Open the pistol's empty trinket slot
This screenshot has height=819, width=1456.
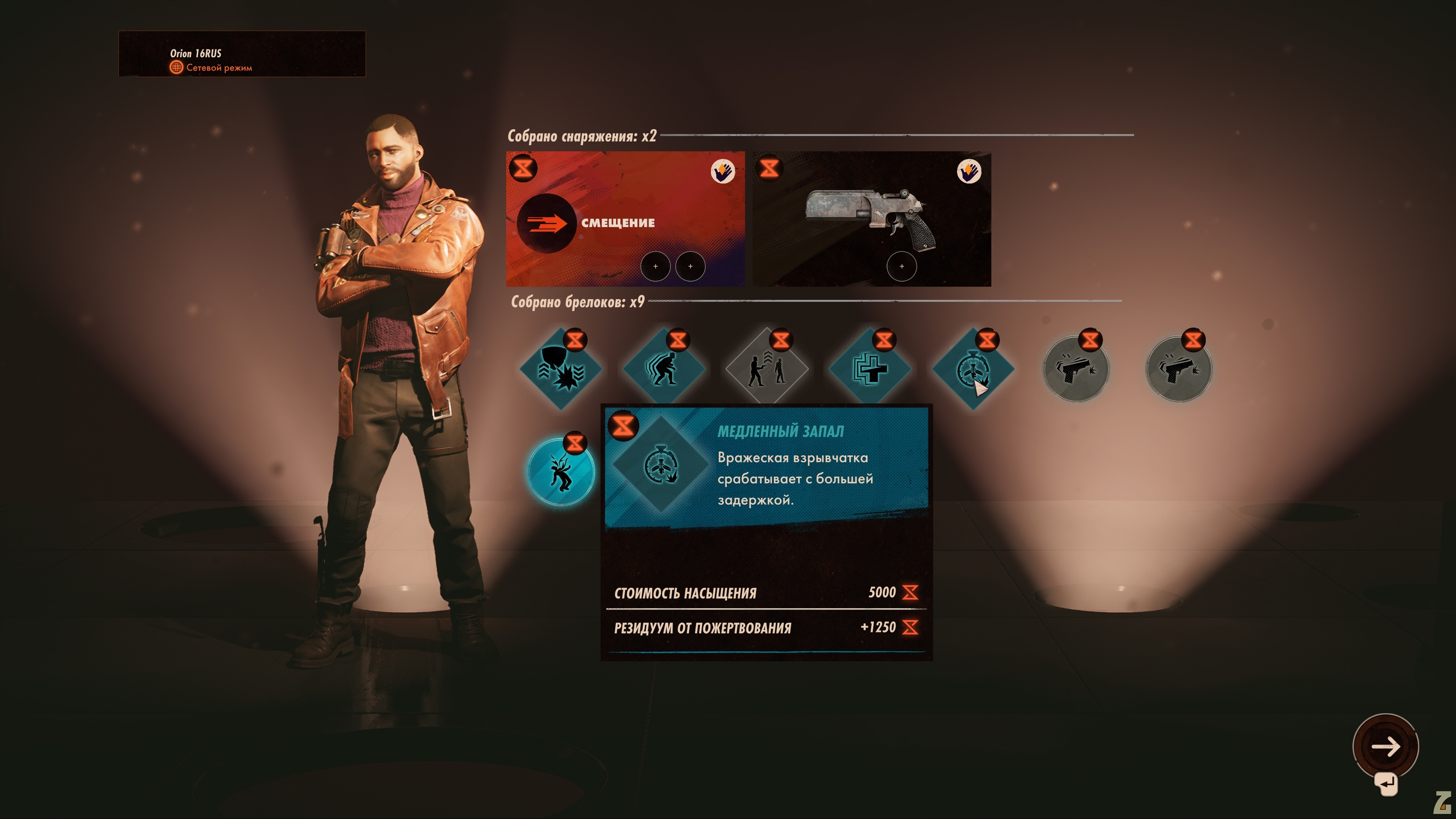(901, 266)
